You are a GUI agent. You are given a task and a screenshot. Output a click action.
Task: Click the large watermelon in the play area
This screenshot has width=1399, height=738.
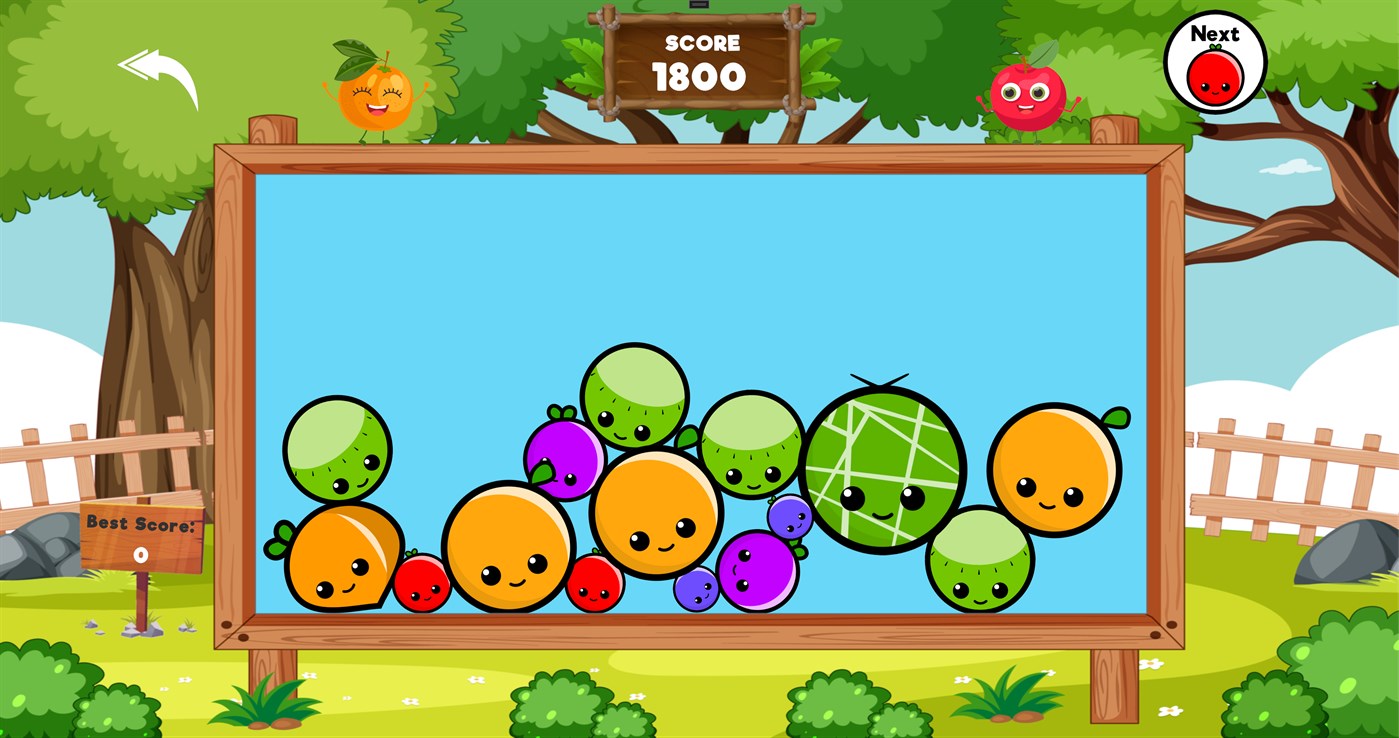(883, 467)
